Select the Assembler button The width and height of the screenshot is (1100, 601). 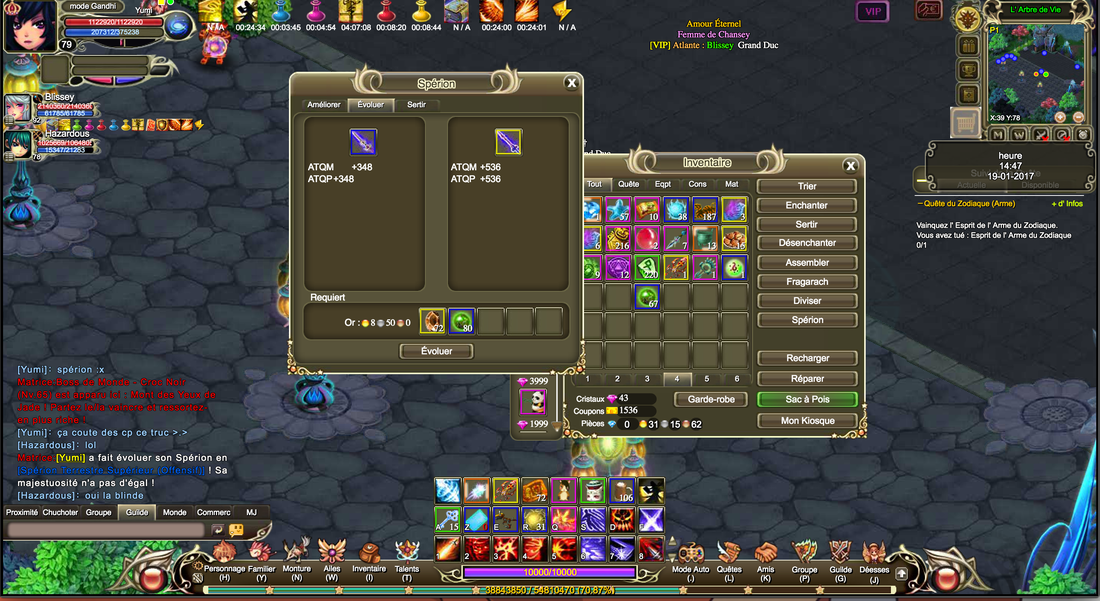(806, 262)
